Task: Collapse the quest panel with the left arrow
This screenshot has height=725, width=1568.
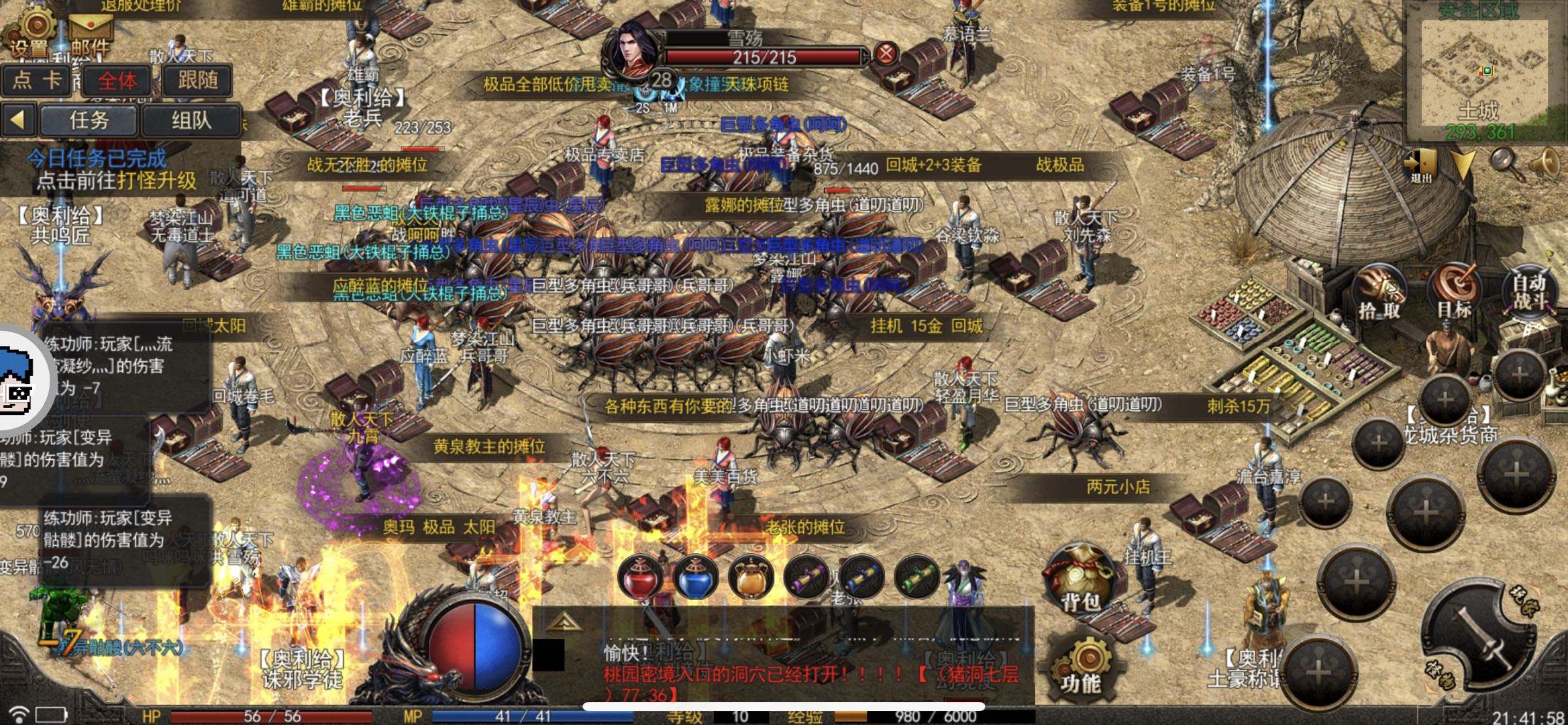Action: point(18,121)
